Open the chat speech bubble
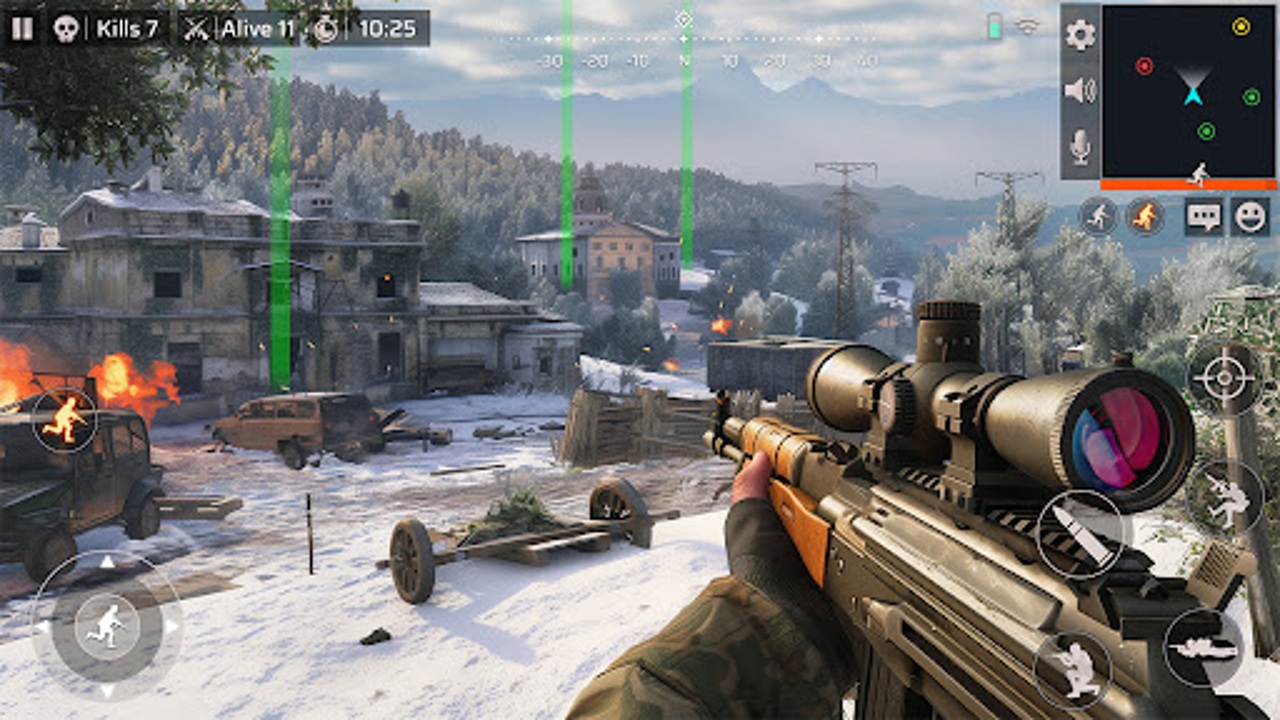 click(1203, 216)
